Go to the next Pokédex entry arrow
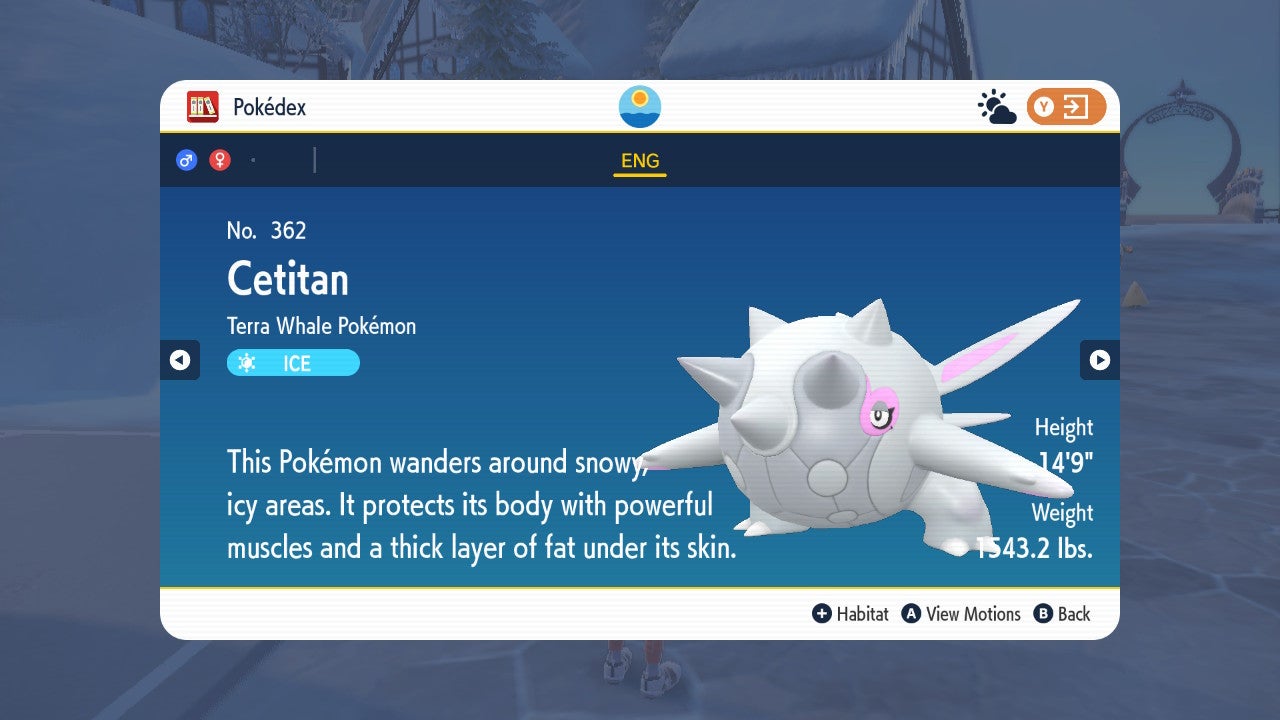The width and height of the screenshot is (1280, 720). (1099, 360)
